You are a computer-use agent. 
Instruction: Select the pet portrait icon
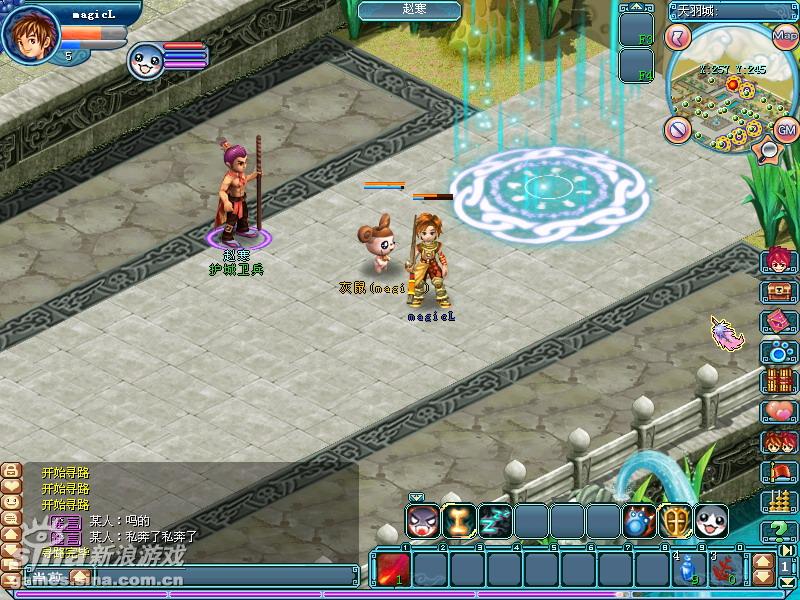pyautogui.click(x=145, y=62)
